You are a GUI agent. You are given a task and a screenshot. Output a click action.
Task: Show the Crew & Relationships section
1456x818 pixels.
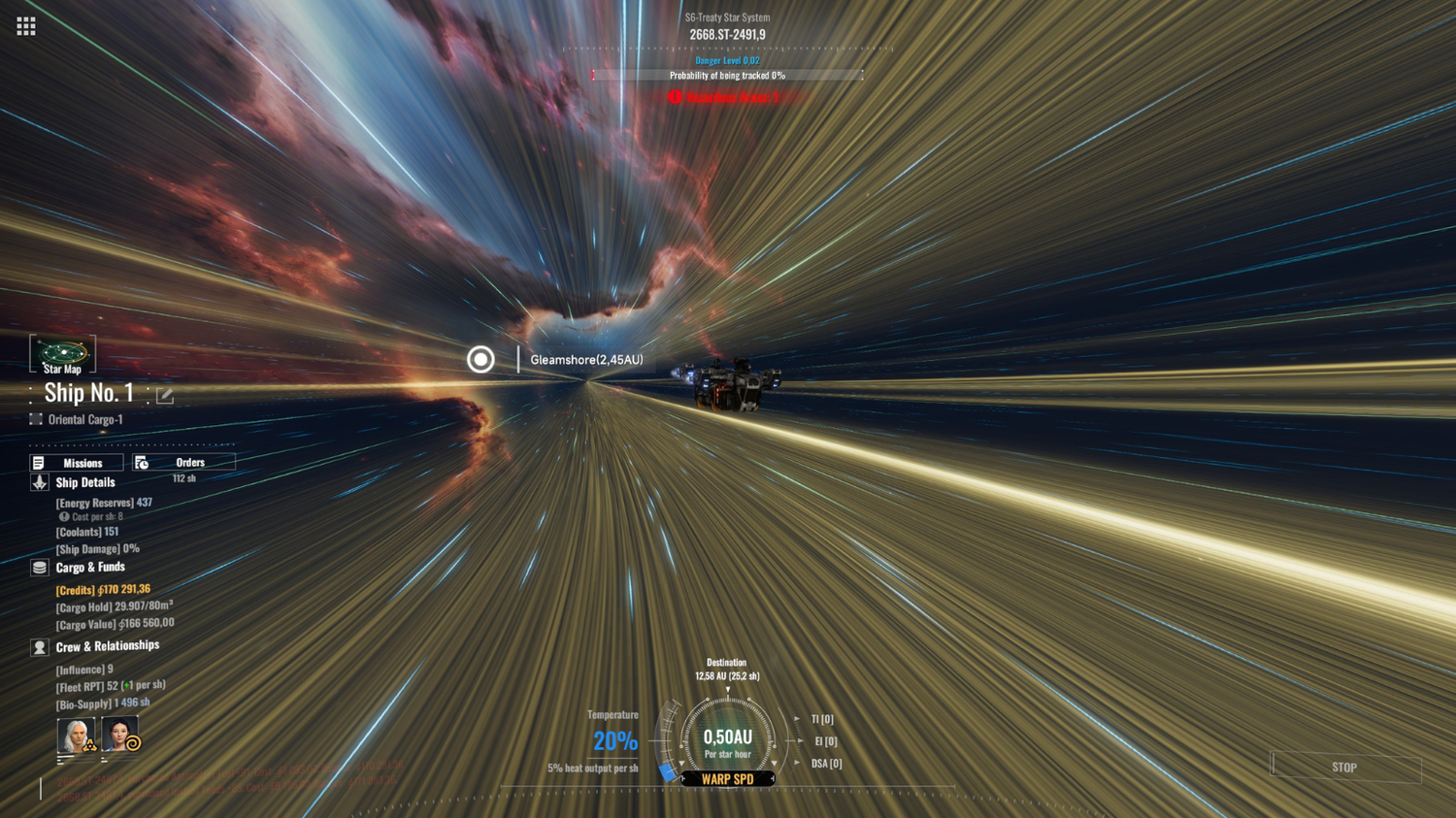click(x=107, y=646)
